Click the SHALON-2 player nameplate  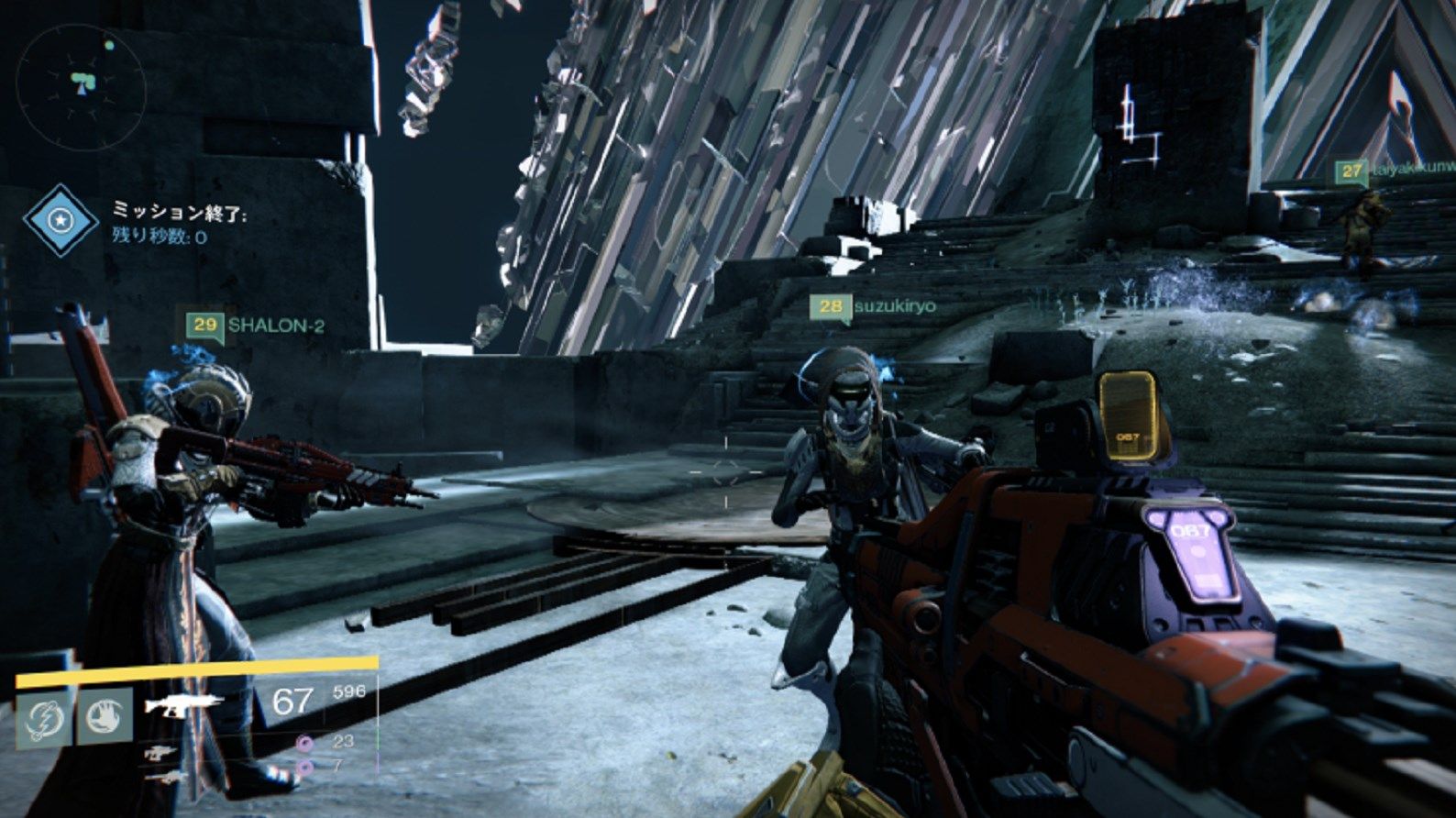[256, 325]
